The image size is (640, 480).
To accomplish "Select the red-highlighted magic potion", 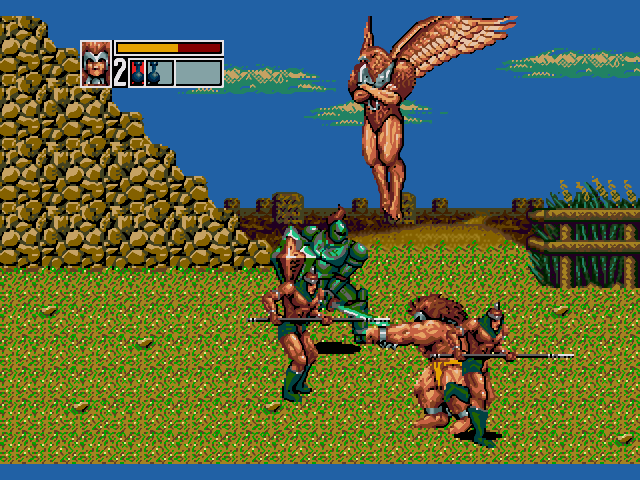I will pyautogui.click(x=138, y=73).
